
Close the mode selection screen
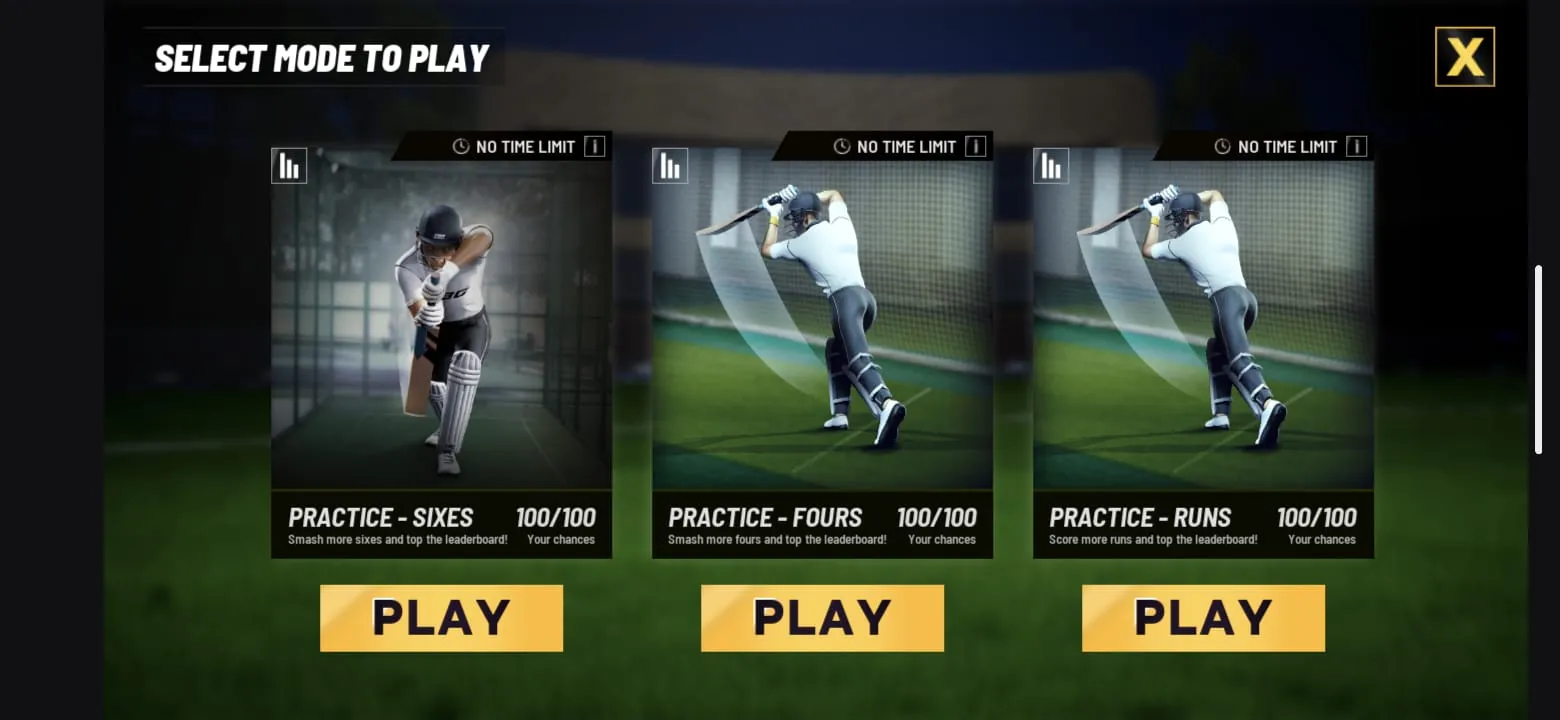tap(1464, 57)
